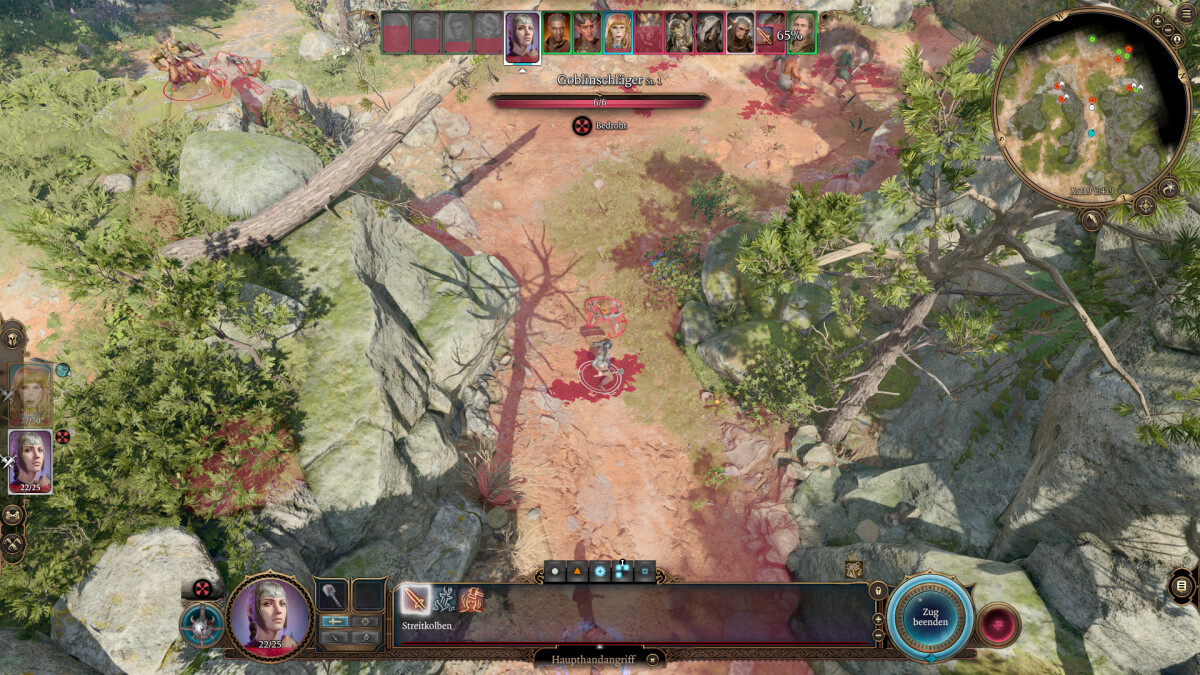Screen dimensions: 1200x675
Task: Toggle the hotbar lock icon
Action: click(878, 591)
